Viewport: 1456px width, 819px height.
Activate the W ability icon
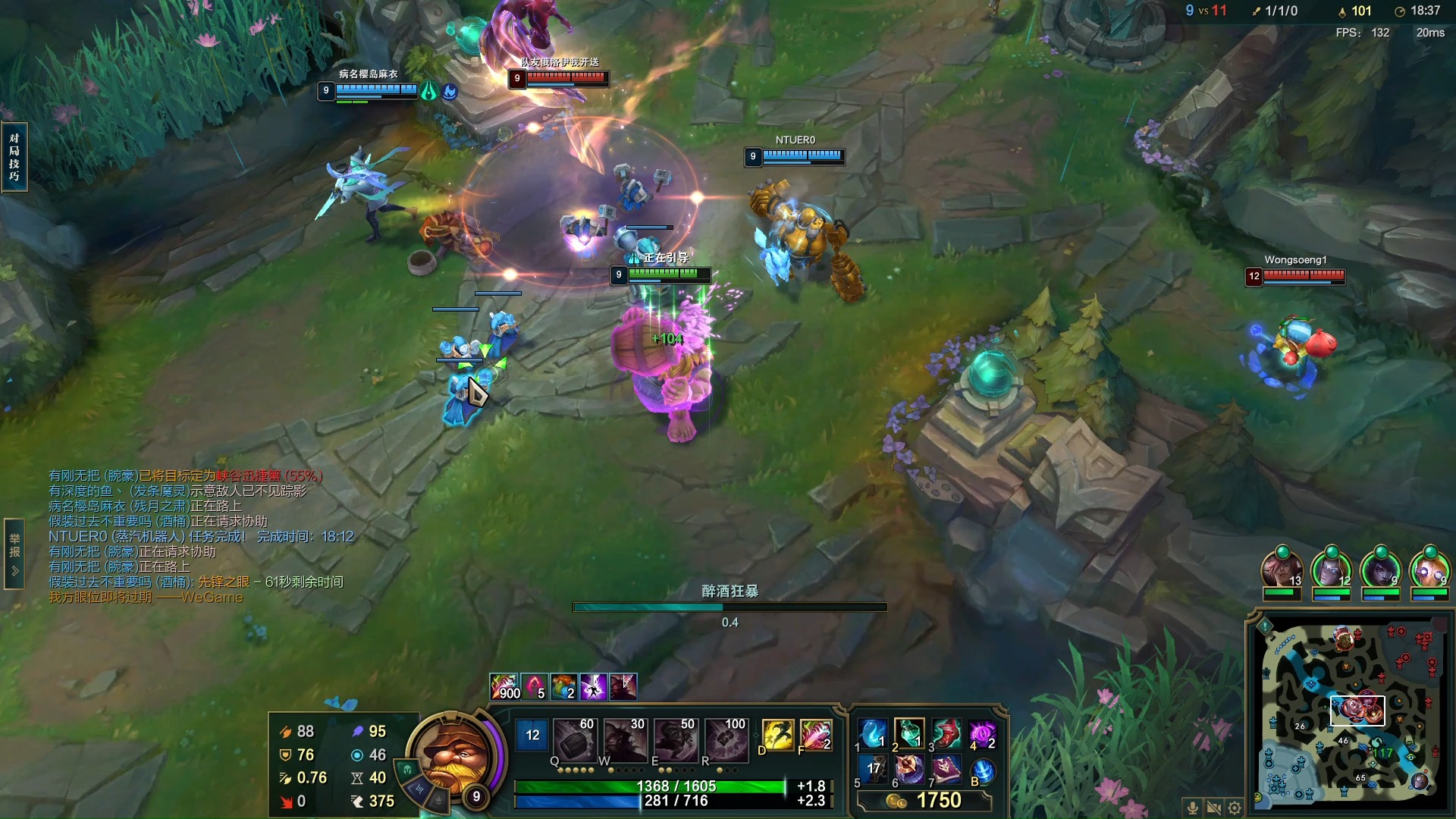[624, 739]
